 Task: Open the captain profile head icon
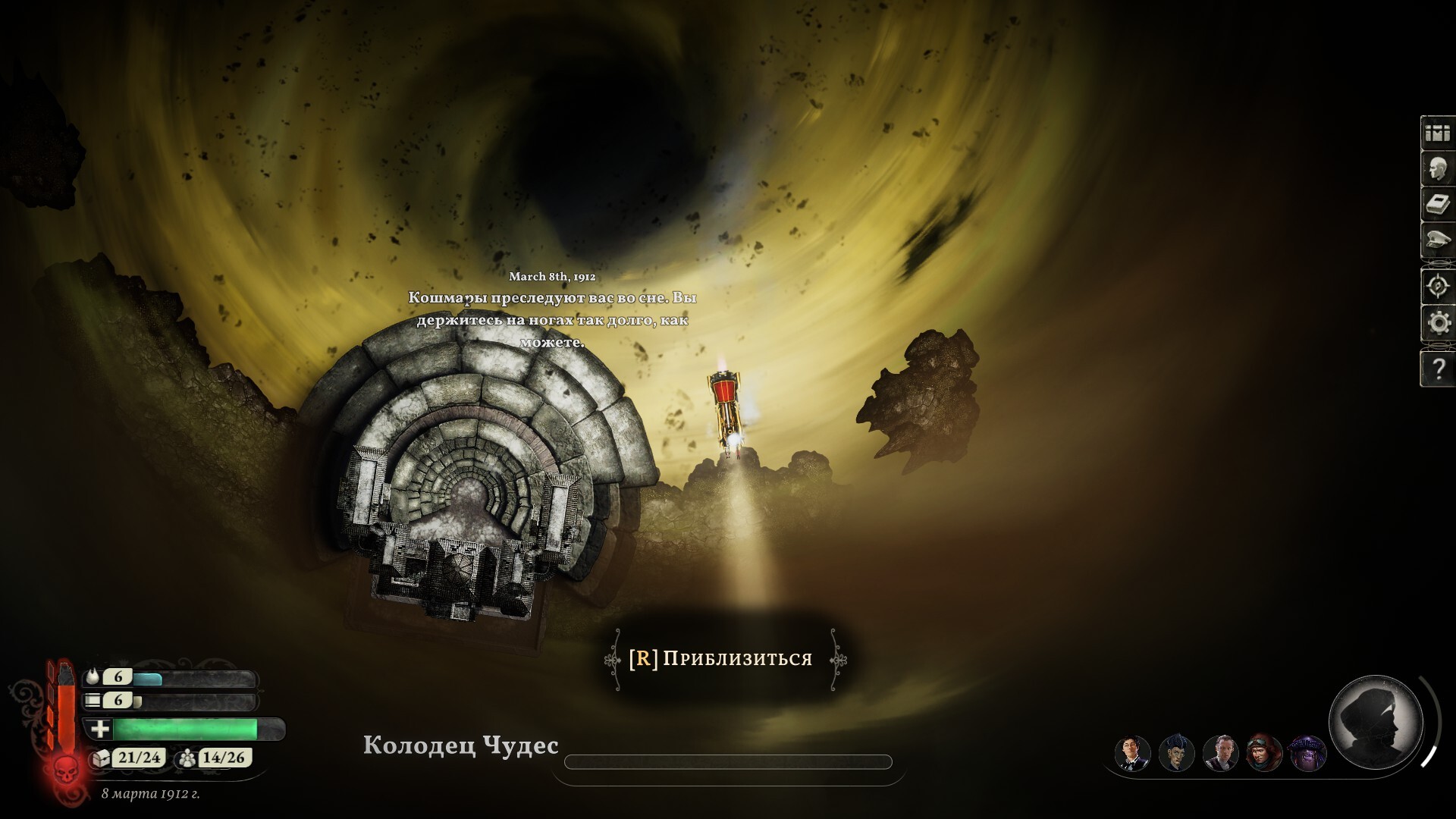pos(1437,169)
